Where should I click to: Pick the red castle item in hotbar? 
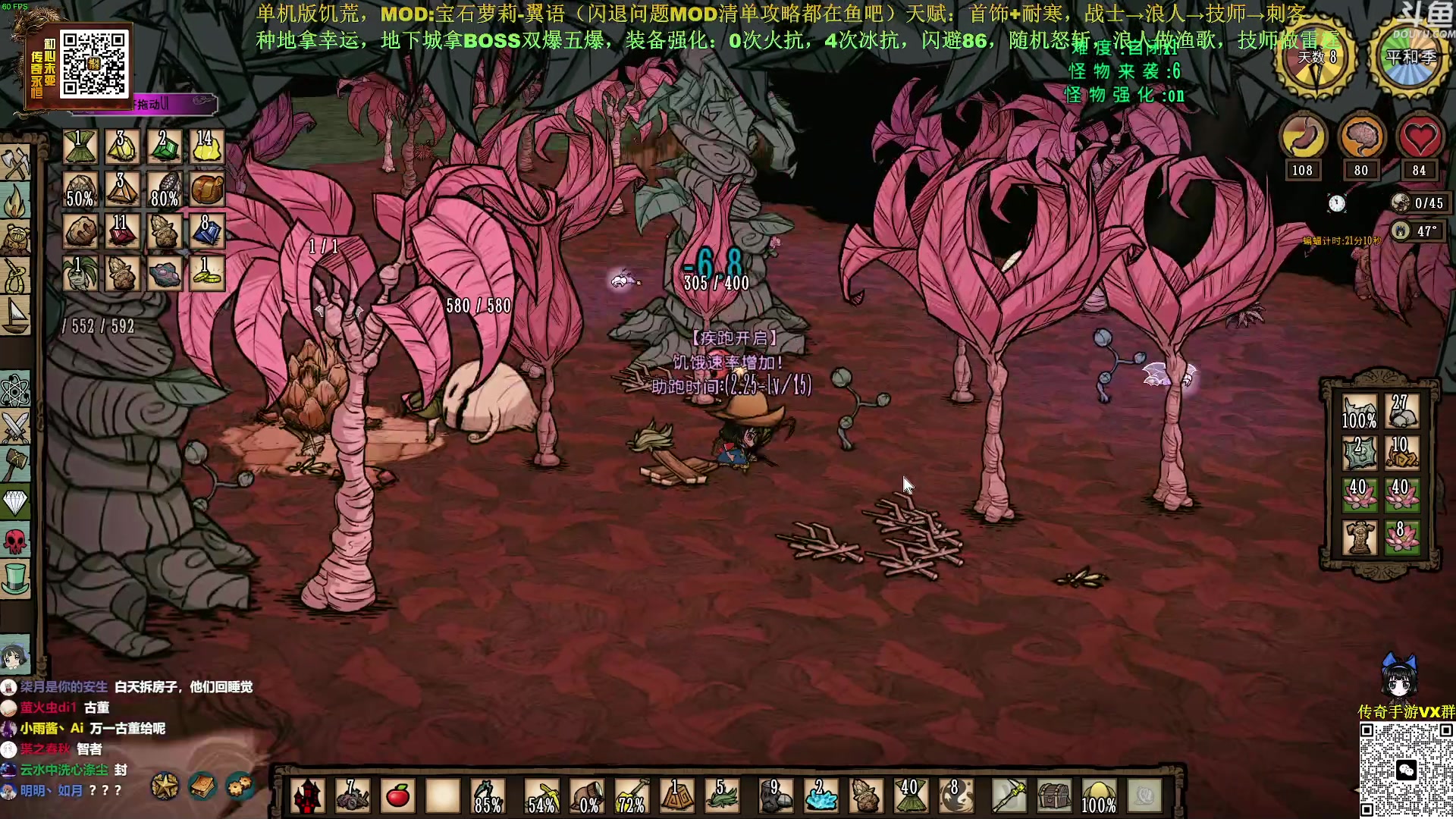pos(308,796)
